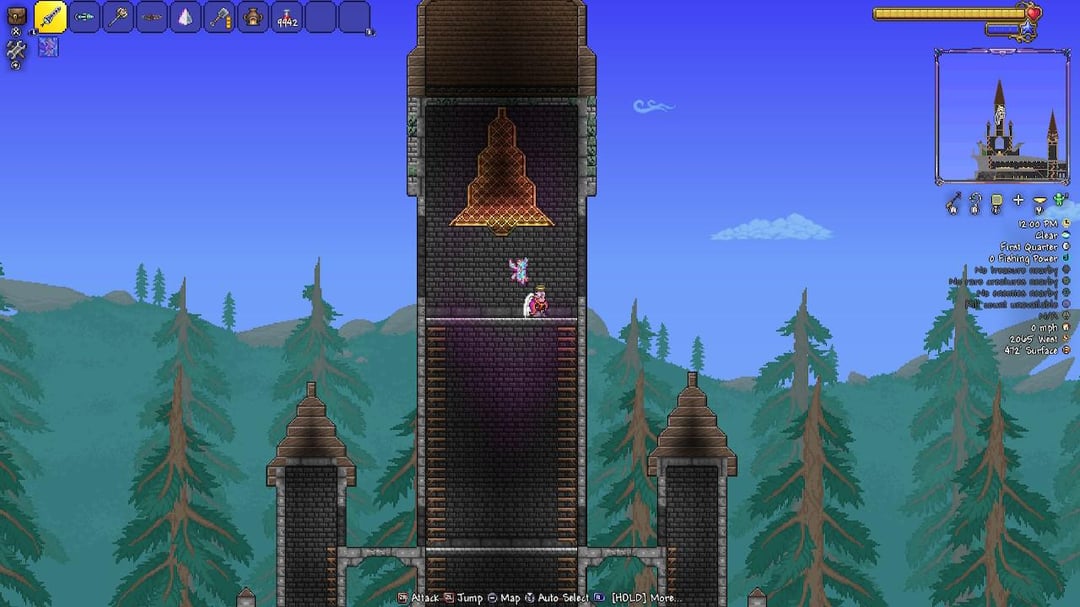Toggle the Fishing Power info icon
This screenshot has height=607, width=1080.
[1066, 259]
